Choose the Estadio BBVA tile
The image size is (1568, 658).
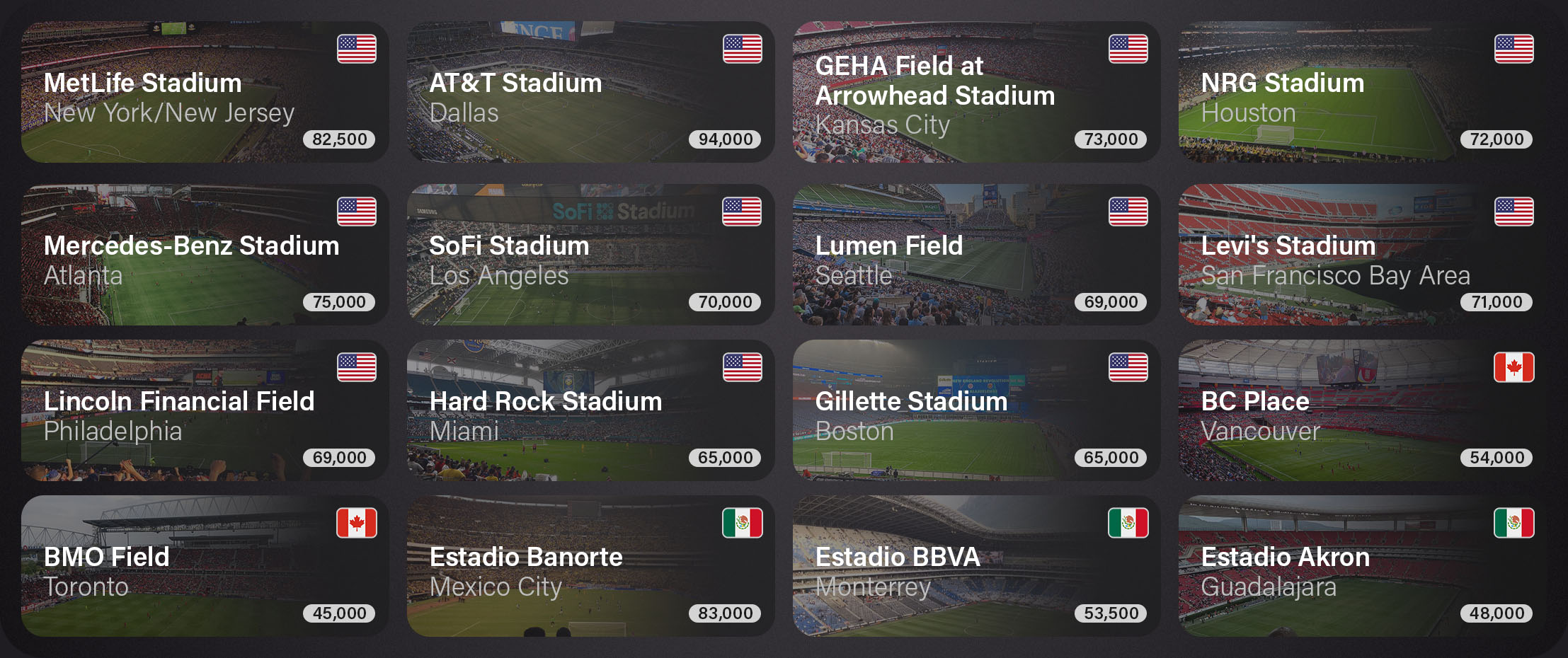[x=976, y=566]
